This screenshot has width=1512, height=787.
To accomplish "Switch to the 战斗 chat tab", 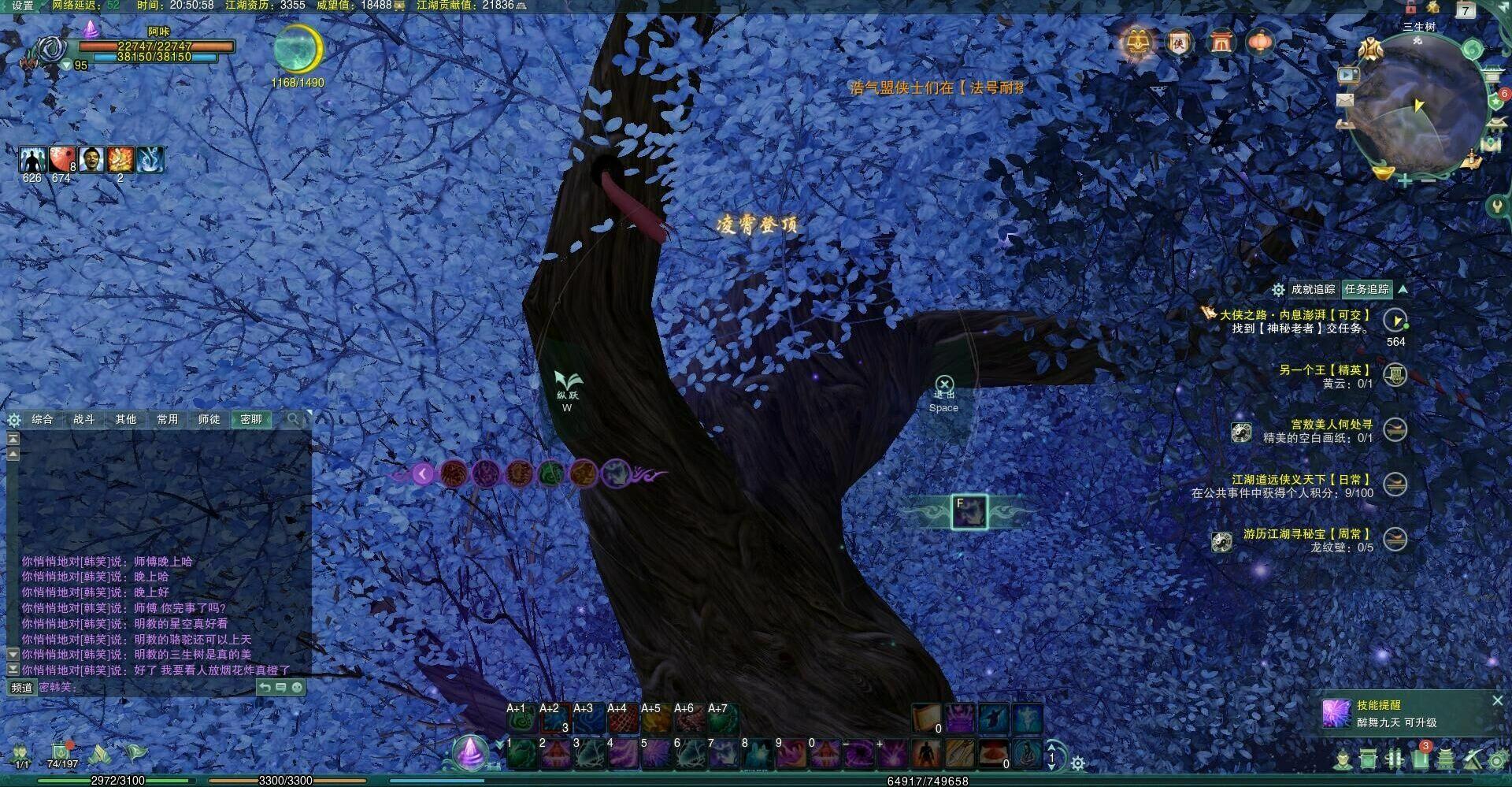I will pos(84,419).
